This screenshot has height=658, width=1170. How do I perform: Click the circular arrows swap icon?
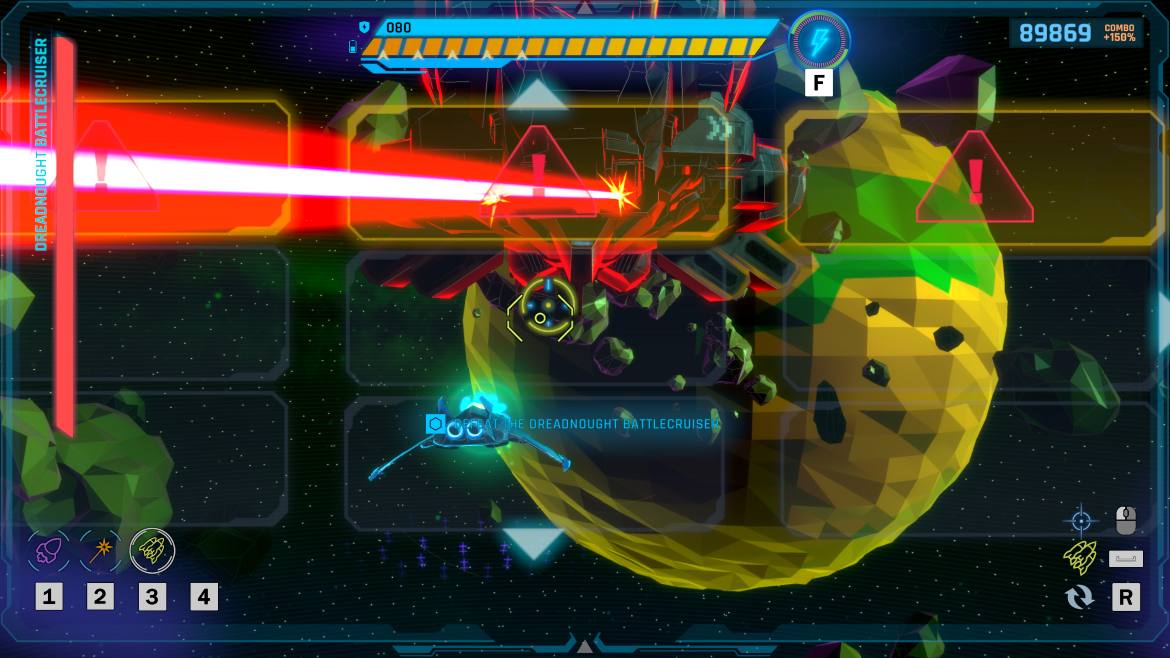click(1080, 597)
